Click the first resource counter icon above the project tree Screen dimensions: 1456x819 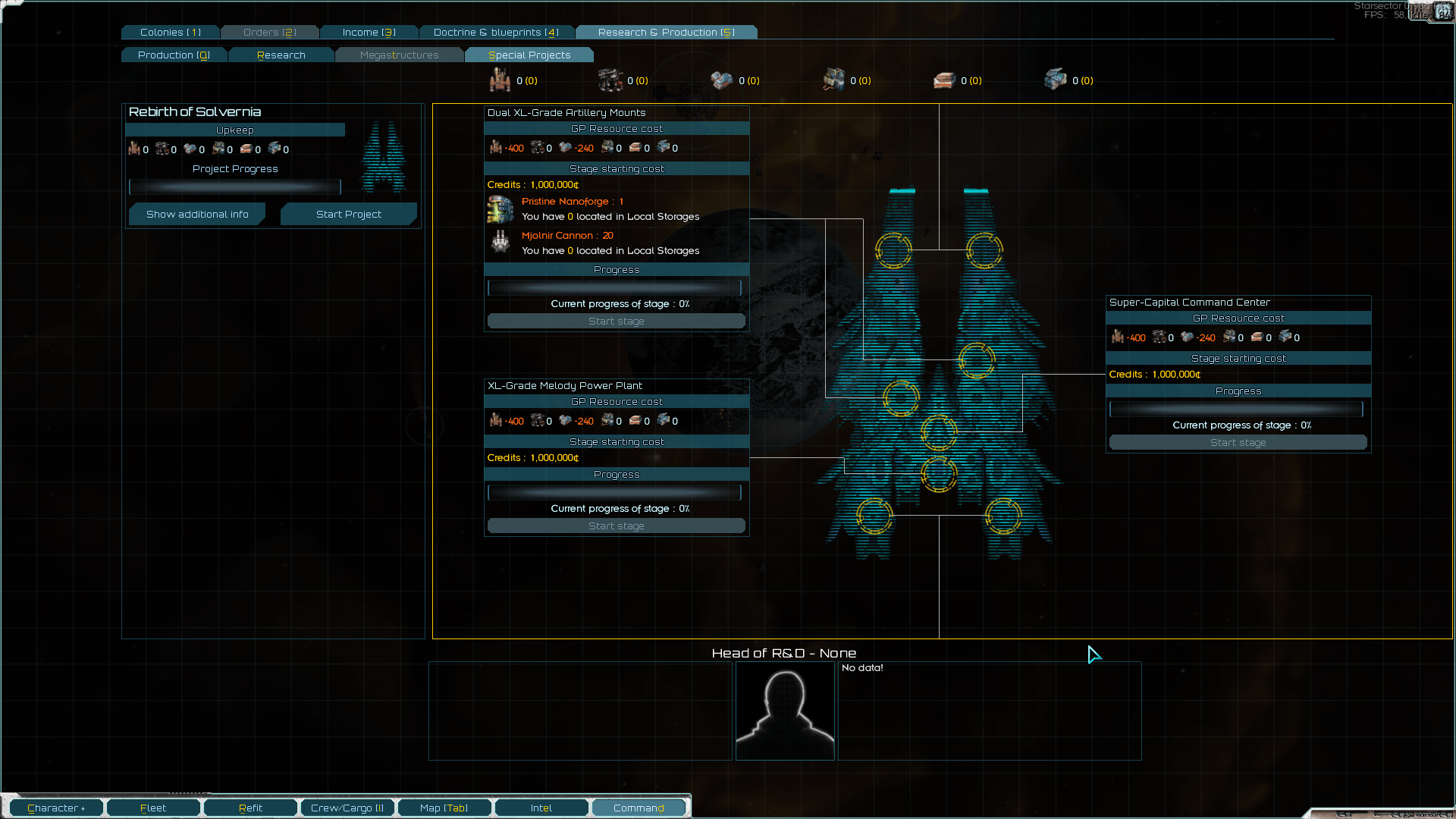point(500,80)
